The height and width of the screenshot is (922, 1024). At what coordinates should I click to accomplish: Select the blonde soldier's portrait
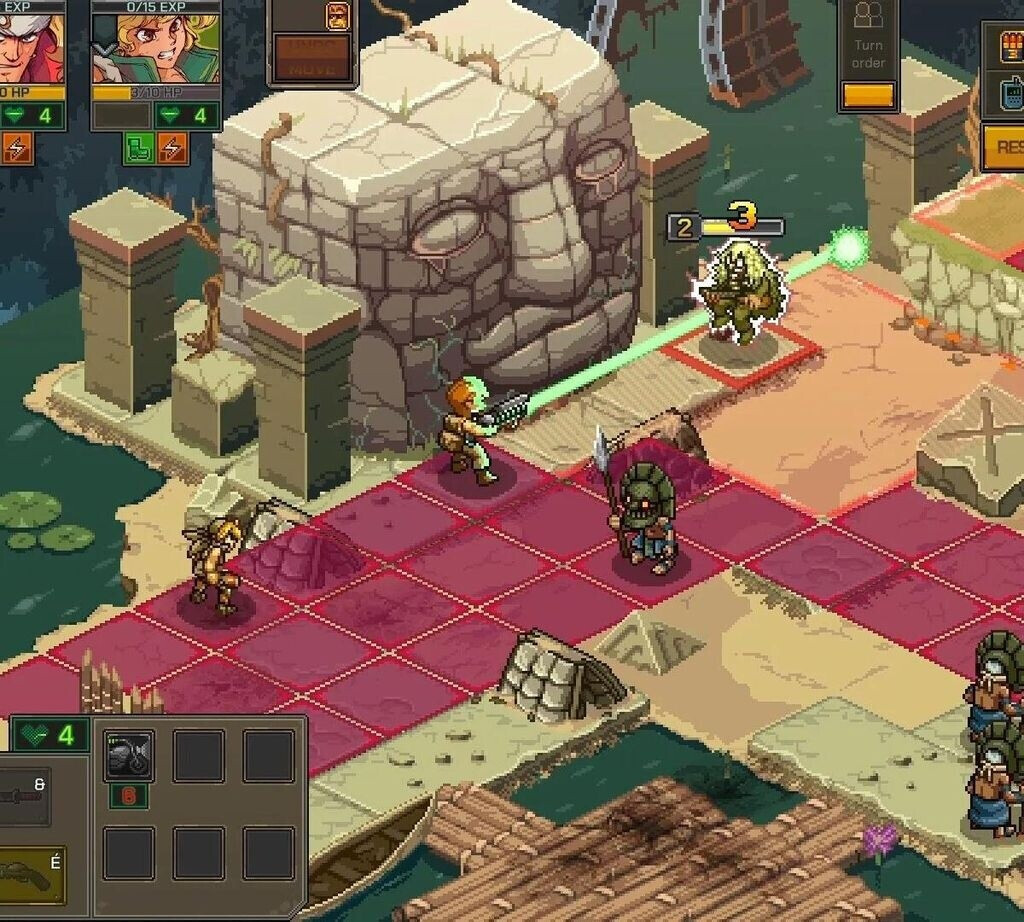pos(156,48)
